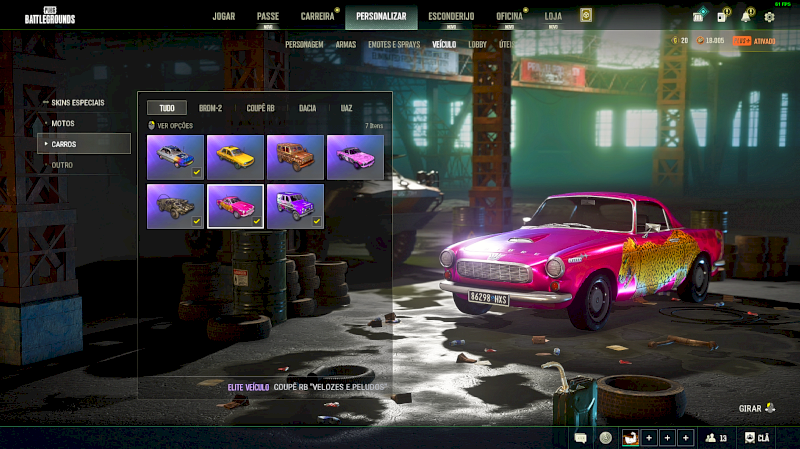
Task: Switch to the Carreira tab
Action: 318,16
